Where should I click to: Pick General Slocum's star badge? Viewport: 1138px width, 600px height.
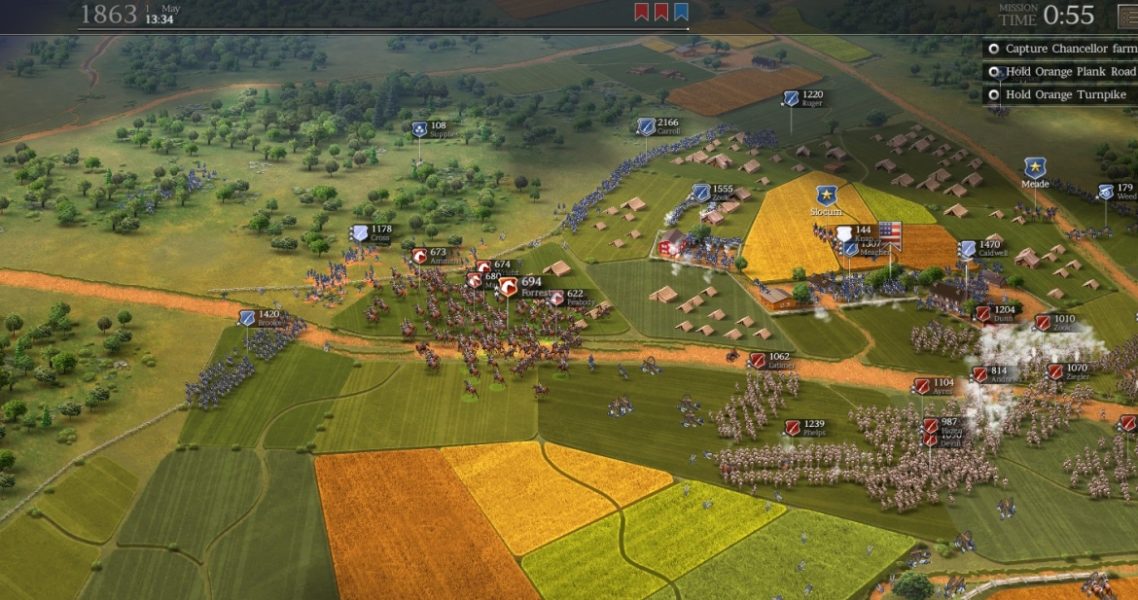(x=826, y=195)
